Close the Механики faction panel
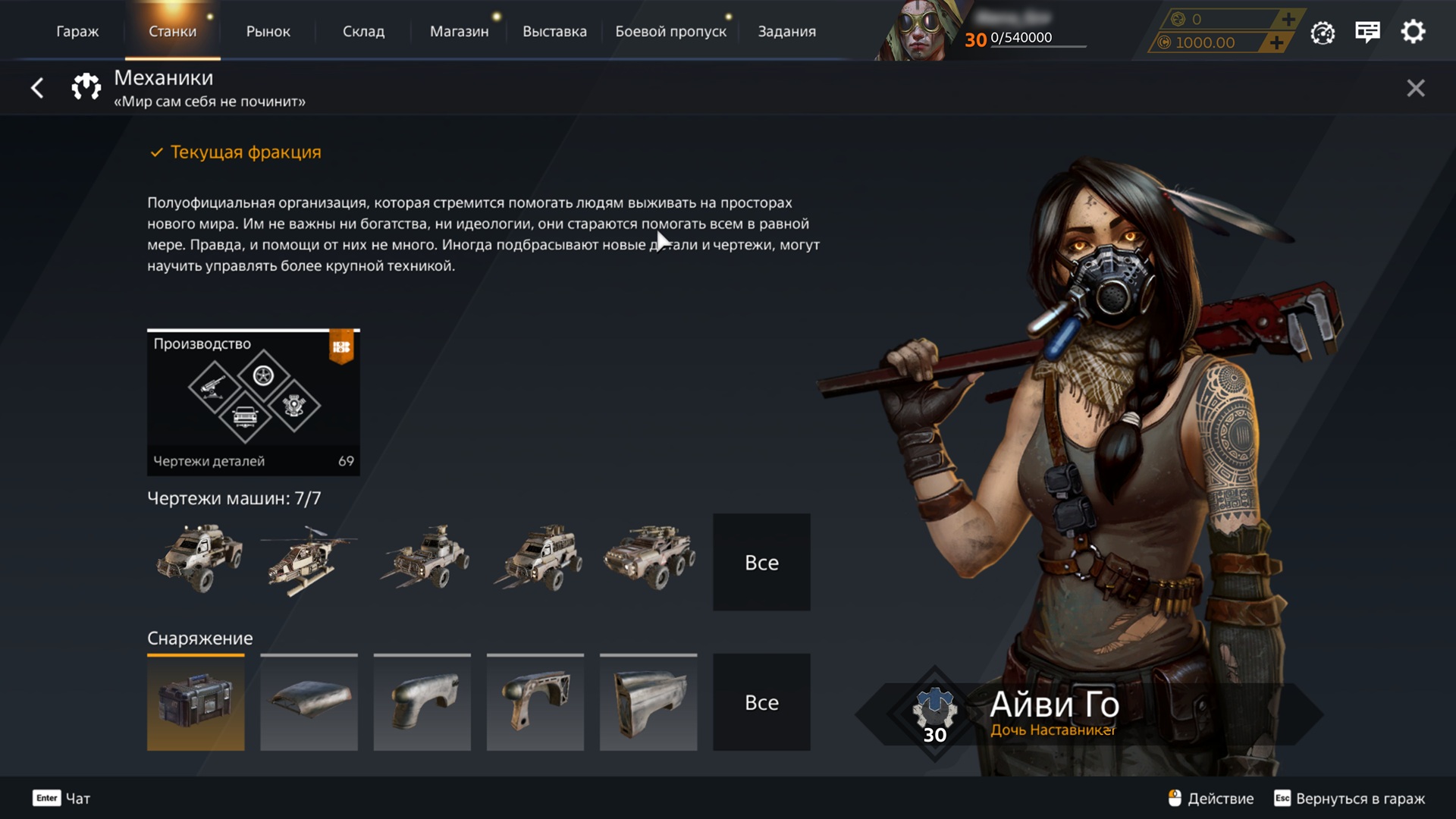The image size is (1456, 819). point(1415,88)
